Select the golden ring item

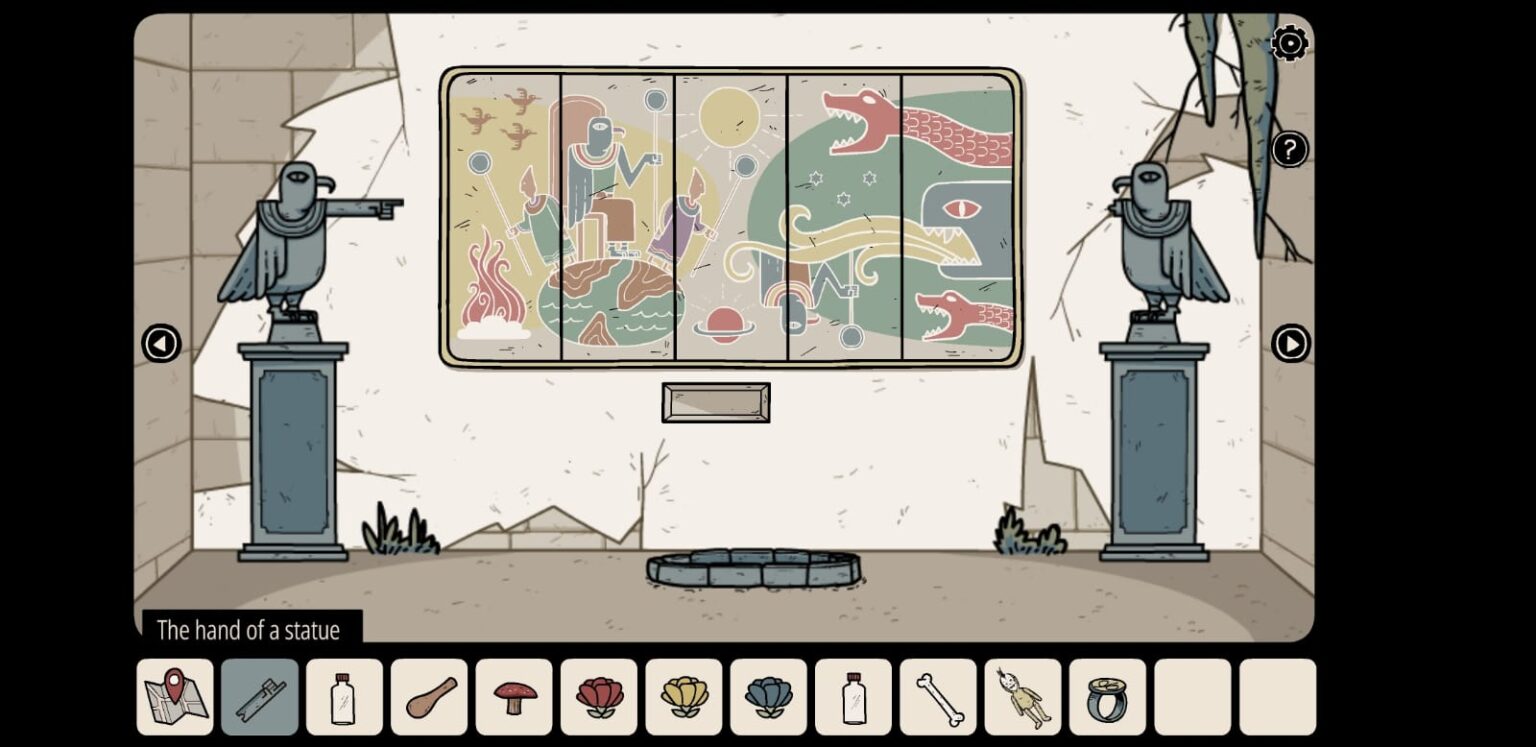tap(1107, 696)
